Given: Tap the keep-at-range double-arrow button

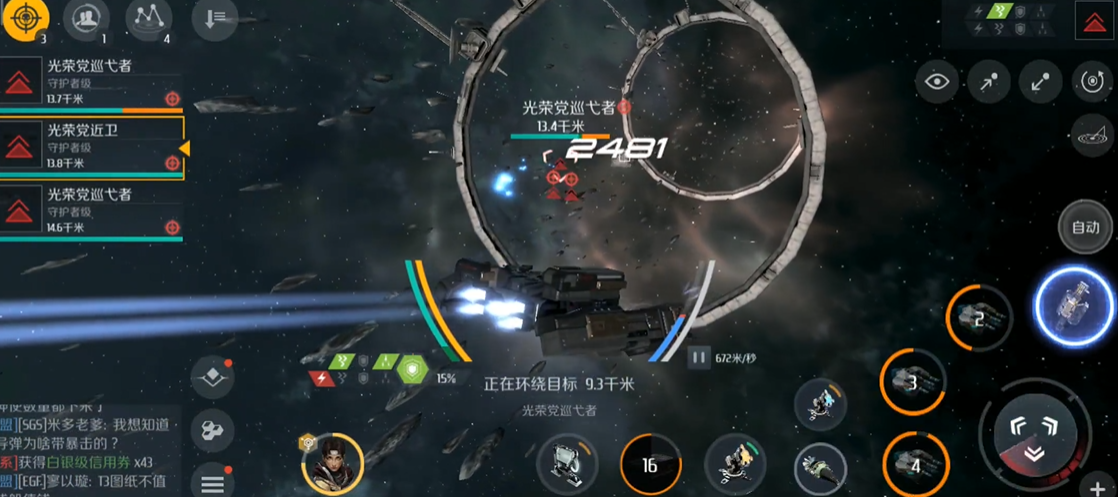Looking at the screenshot, I should point(1040,82).
